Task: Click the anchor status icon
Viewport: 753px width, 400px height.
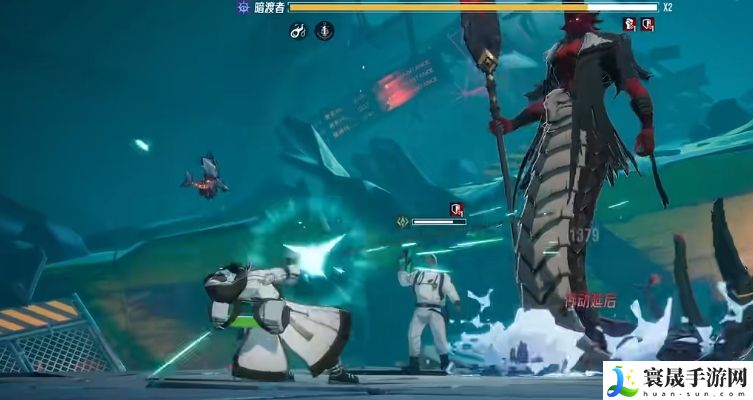Action: [x=325, y=32]
